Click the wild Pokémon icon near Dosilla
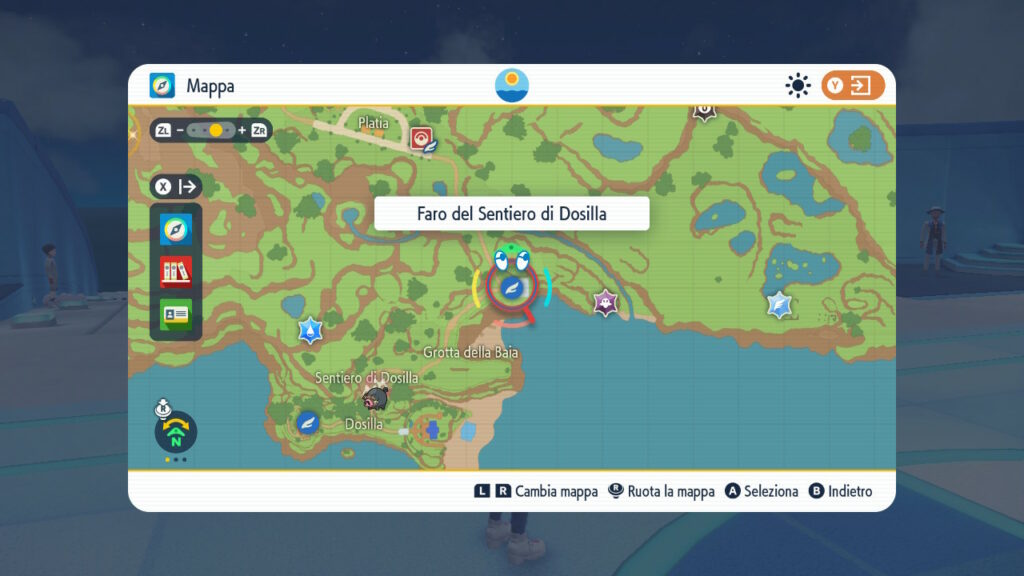The width and height of the screenshot is (1024, 576). [x=376, y=400]
